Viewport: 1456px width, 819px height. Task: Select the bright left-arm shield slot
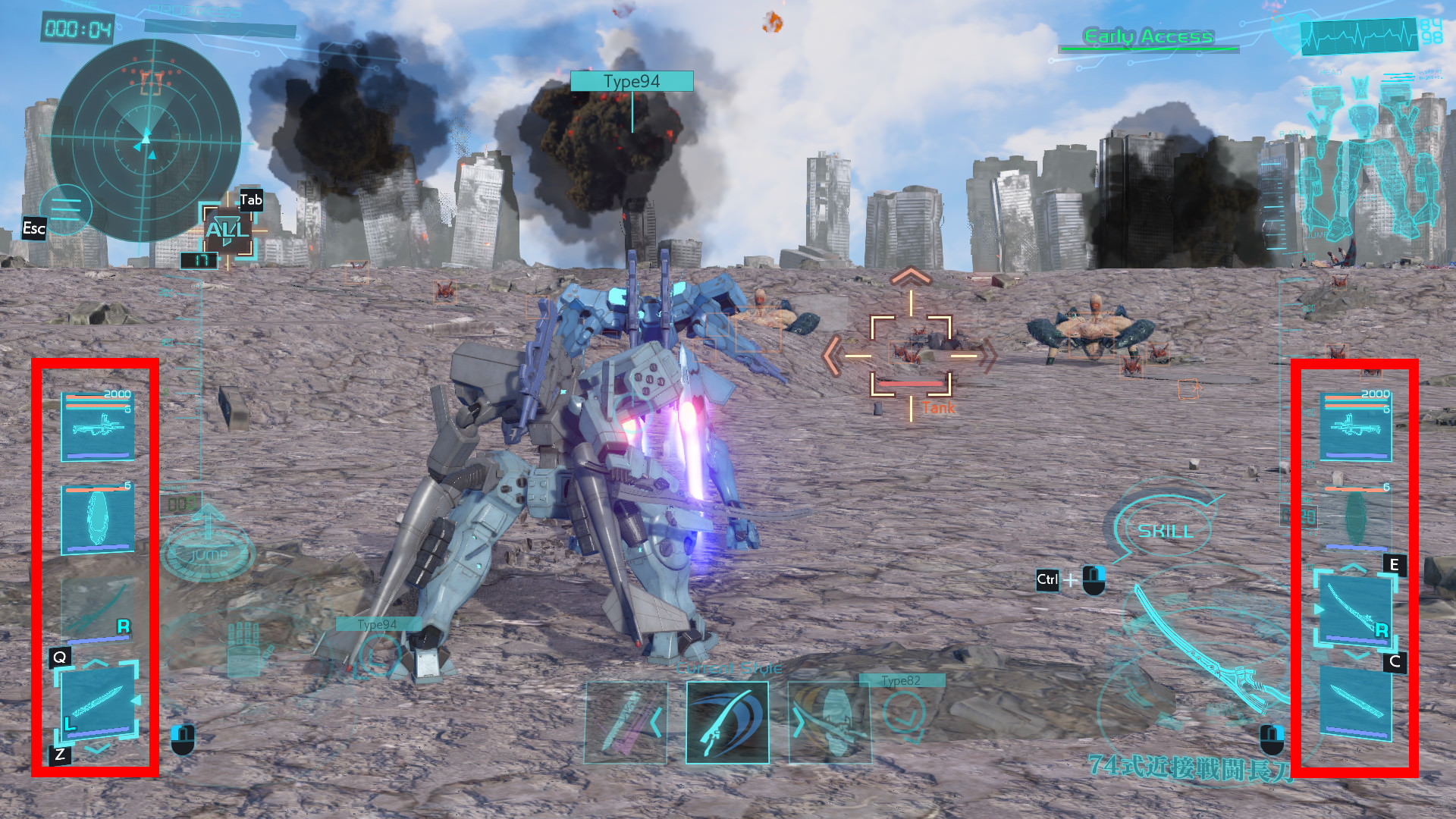point(98,518)
